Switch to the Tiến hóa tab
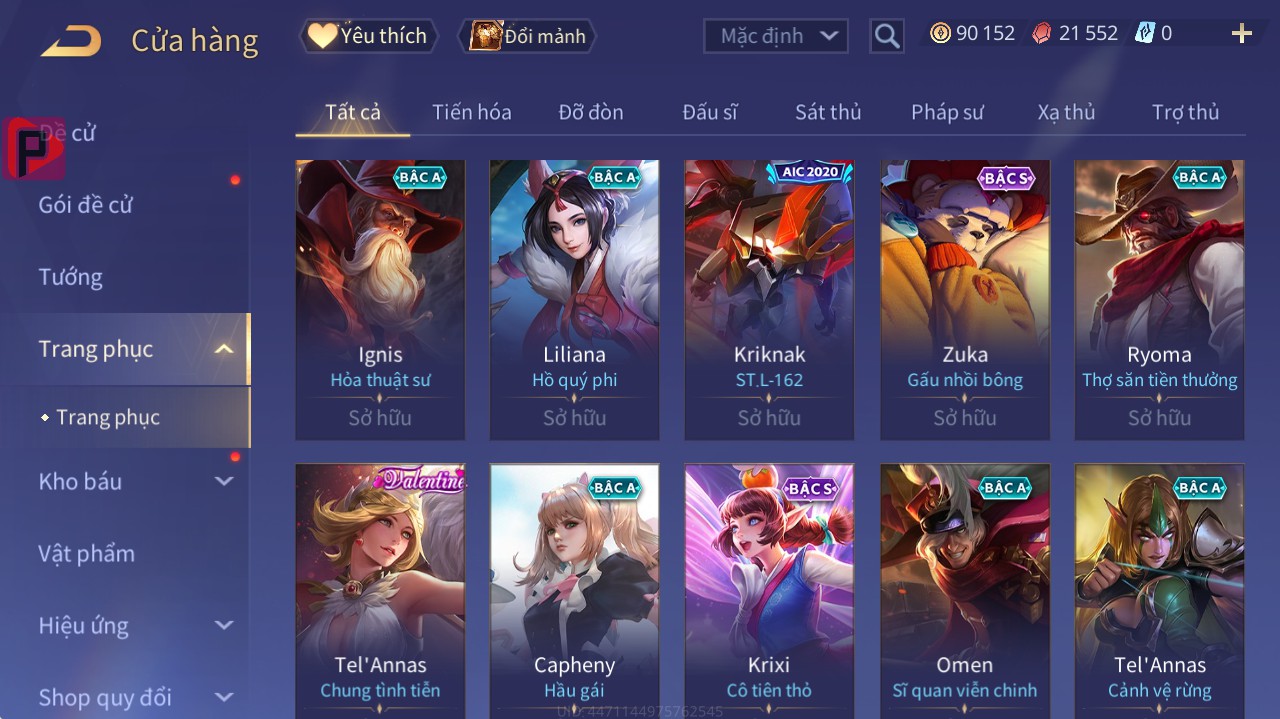The image size is (1280, 719). click(471, 112)
